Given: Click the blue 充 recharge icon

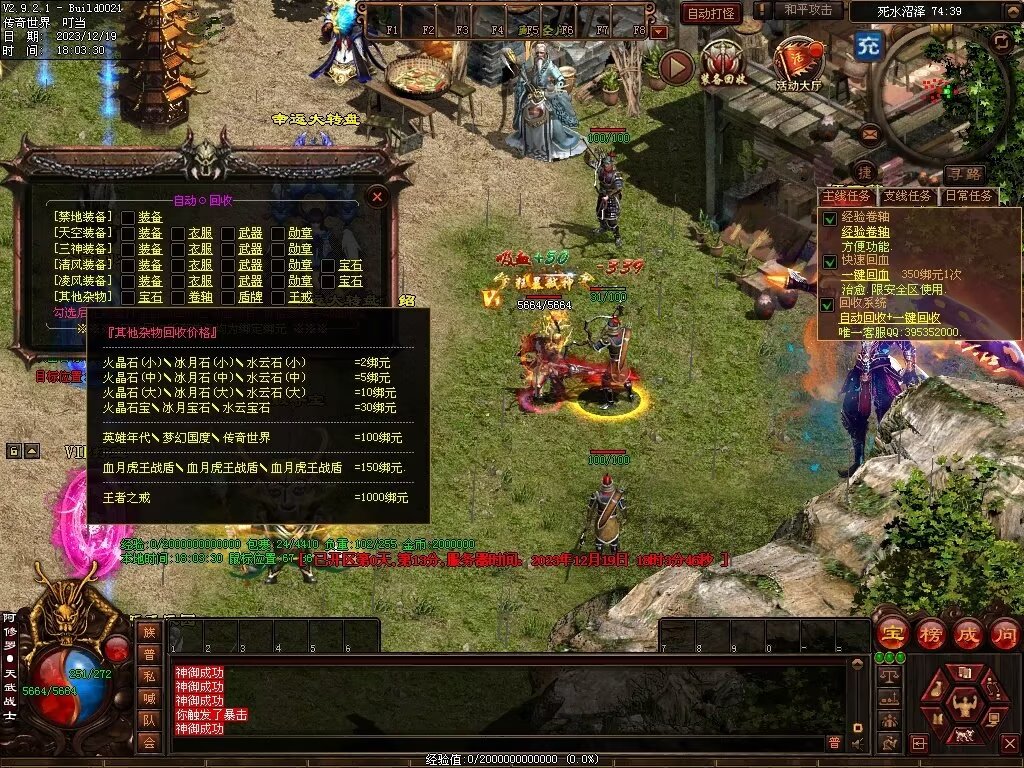Looking at the screenshot, I should pyautogui.click(x=867, y=47).
